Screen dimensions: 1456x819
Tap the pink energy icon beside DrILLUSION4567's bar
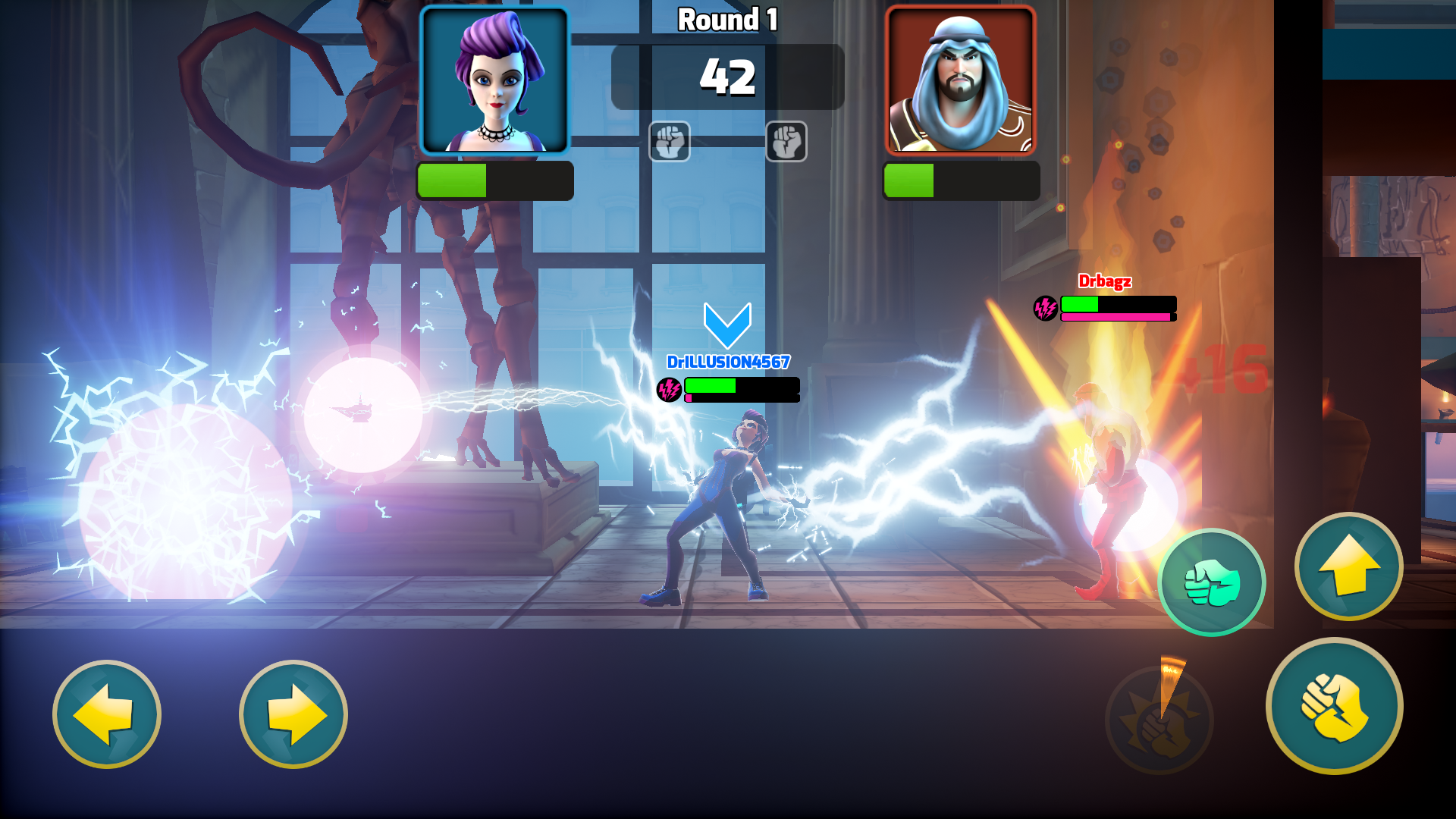(x=669, y=391)
